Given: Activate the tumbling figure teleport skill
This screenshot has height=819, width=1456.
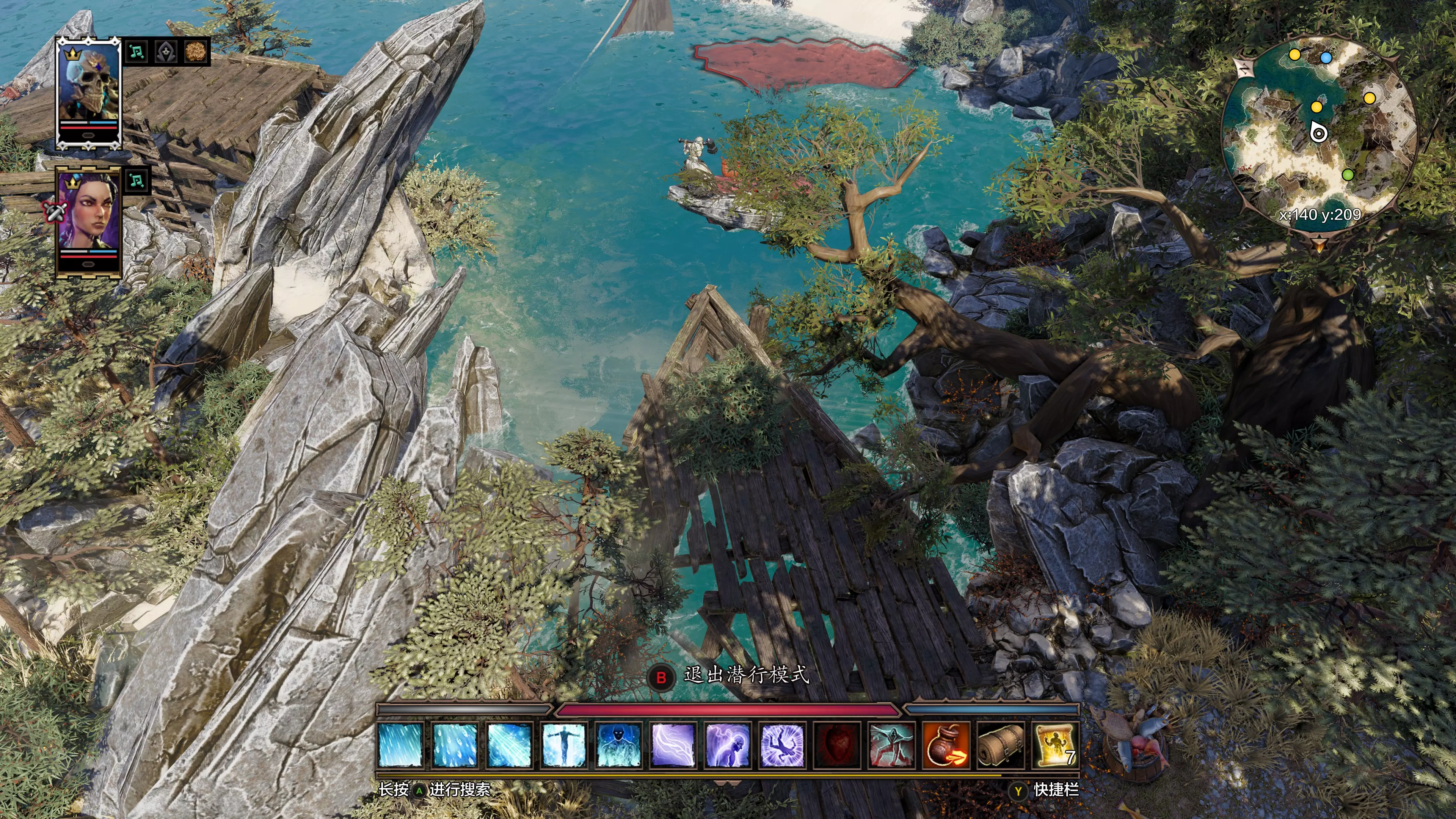Looking at the screenshot, I should [782, 745].
